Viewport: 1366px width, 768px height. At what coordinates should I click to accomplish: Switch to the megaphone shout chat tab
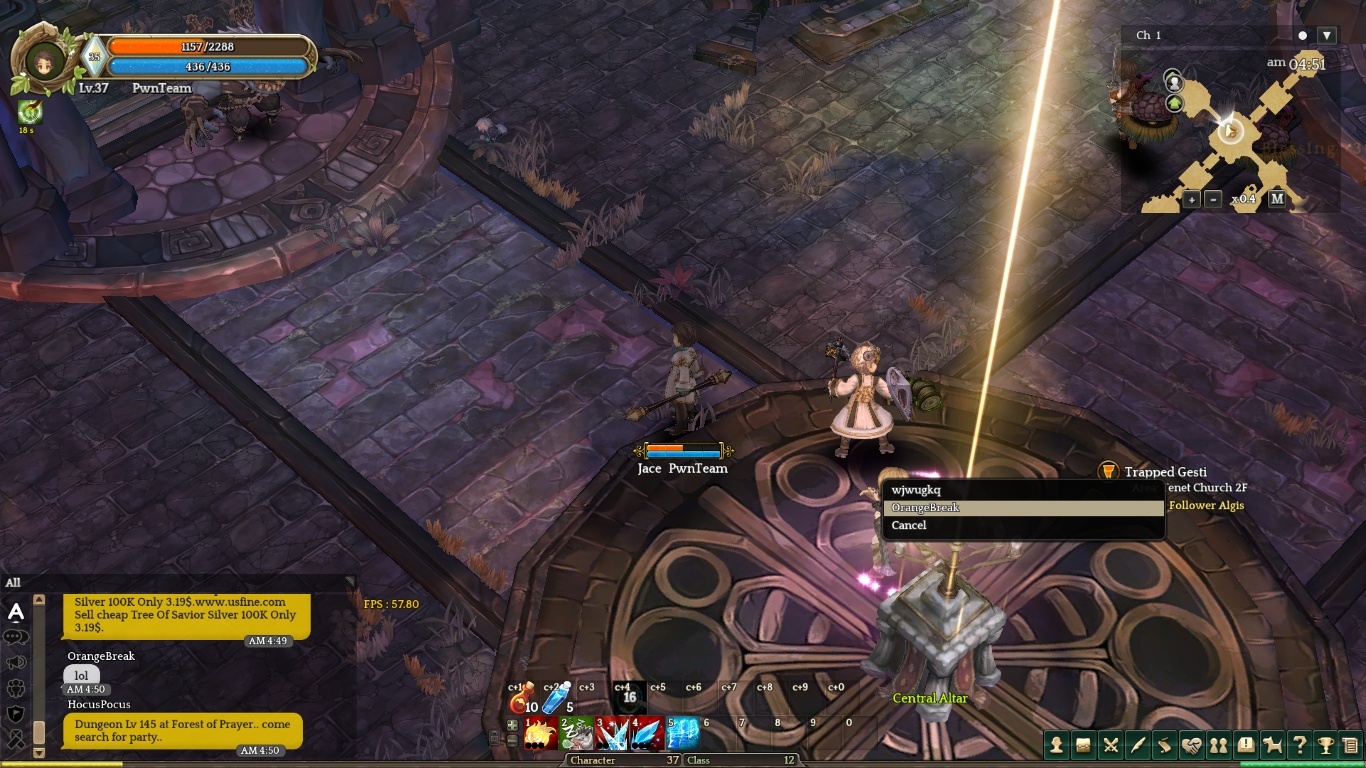(x=16, y=662)
